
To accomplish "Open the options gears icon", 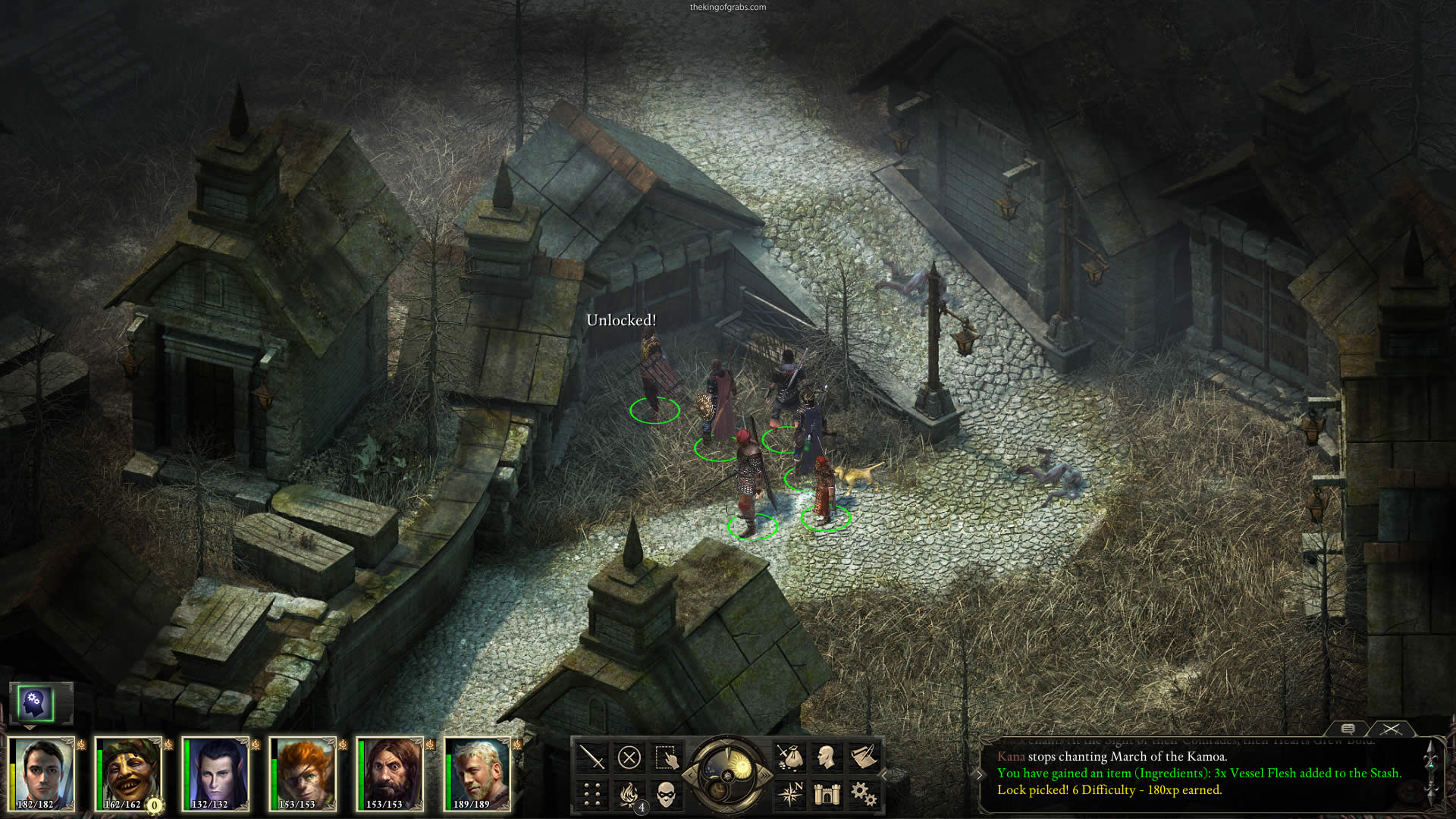I will (864, 794).
